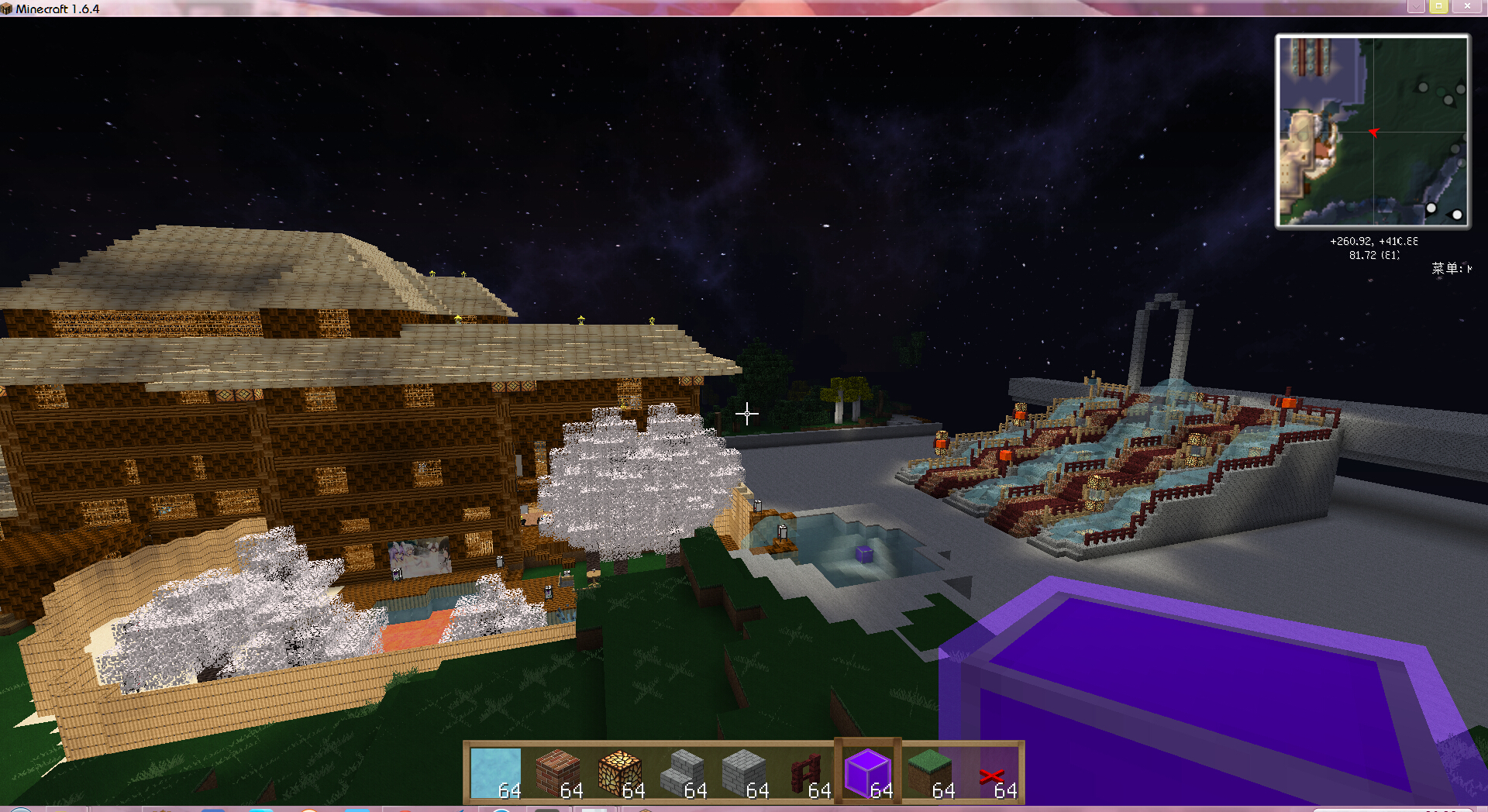The width and height of the screenshot is (1488, 812).
Task: Close the Minecraft window
Action: coord(1467,6)
